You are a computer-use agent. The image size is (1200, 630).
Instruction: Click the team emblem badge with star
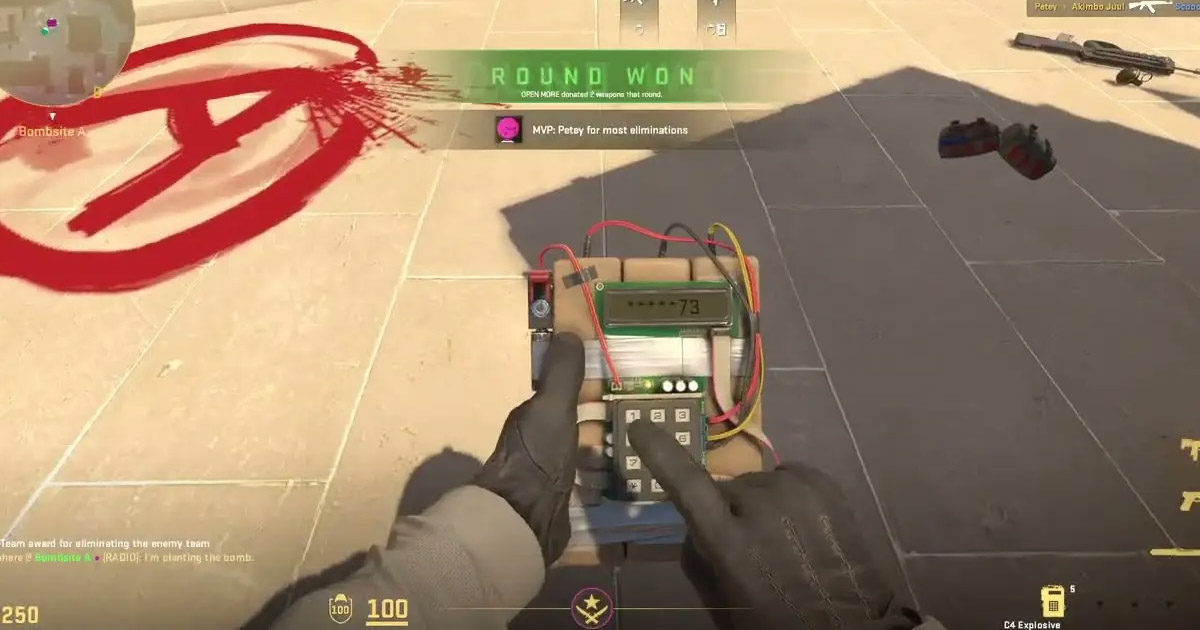pyautogui.click(x=592, y=608)
